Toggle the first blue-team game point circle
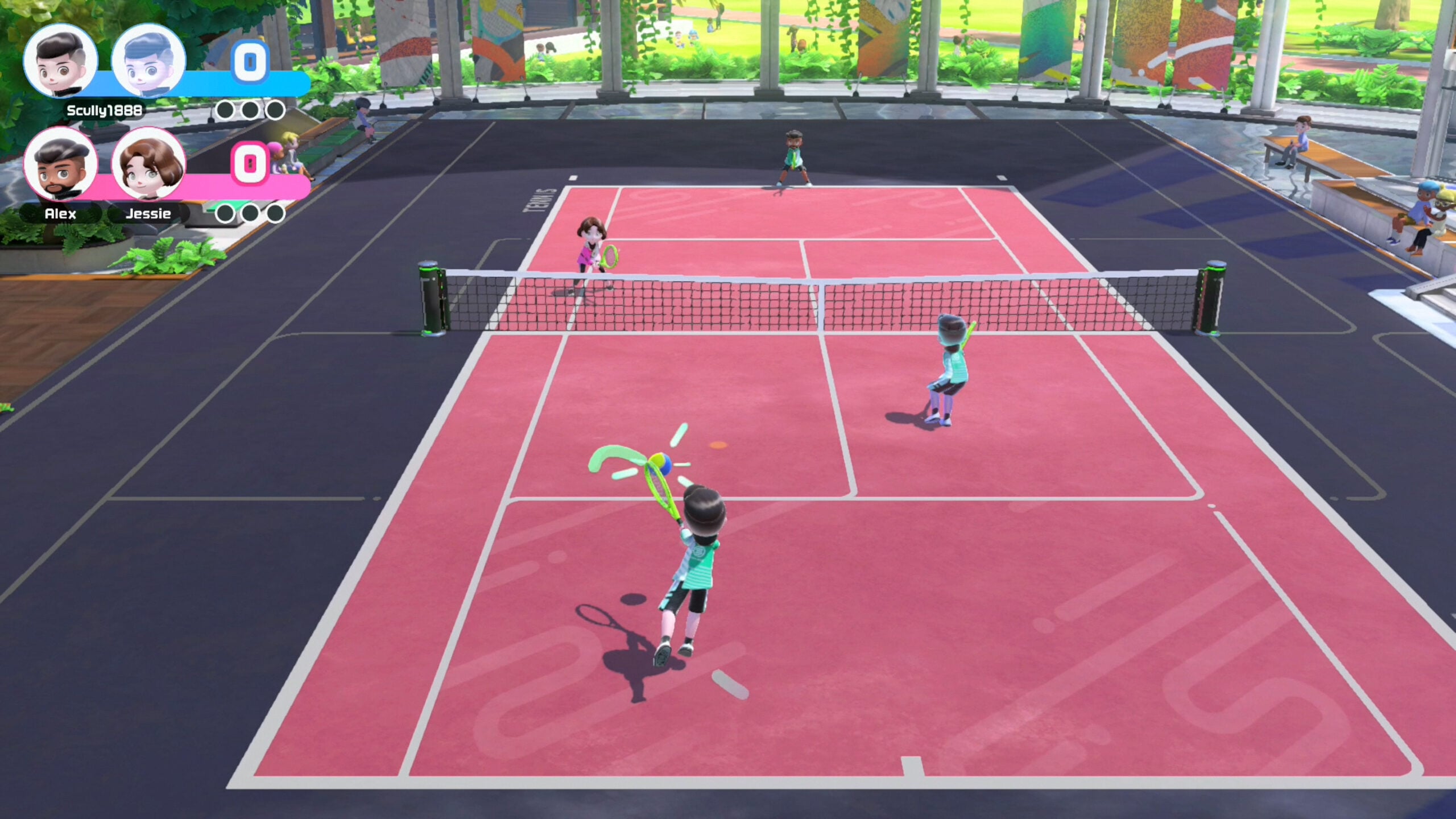The image size is (1456, 819). click(224, 107)
